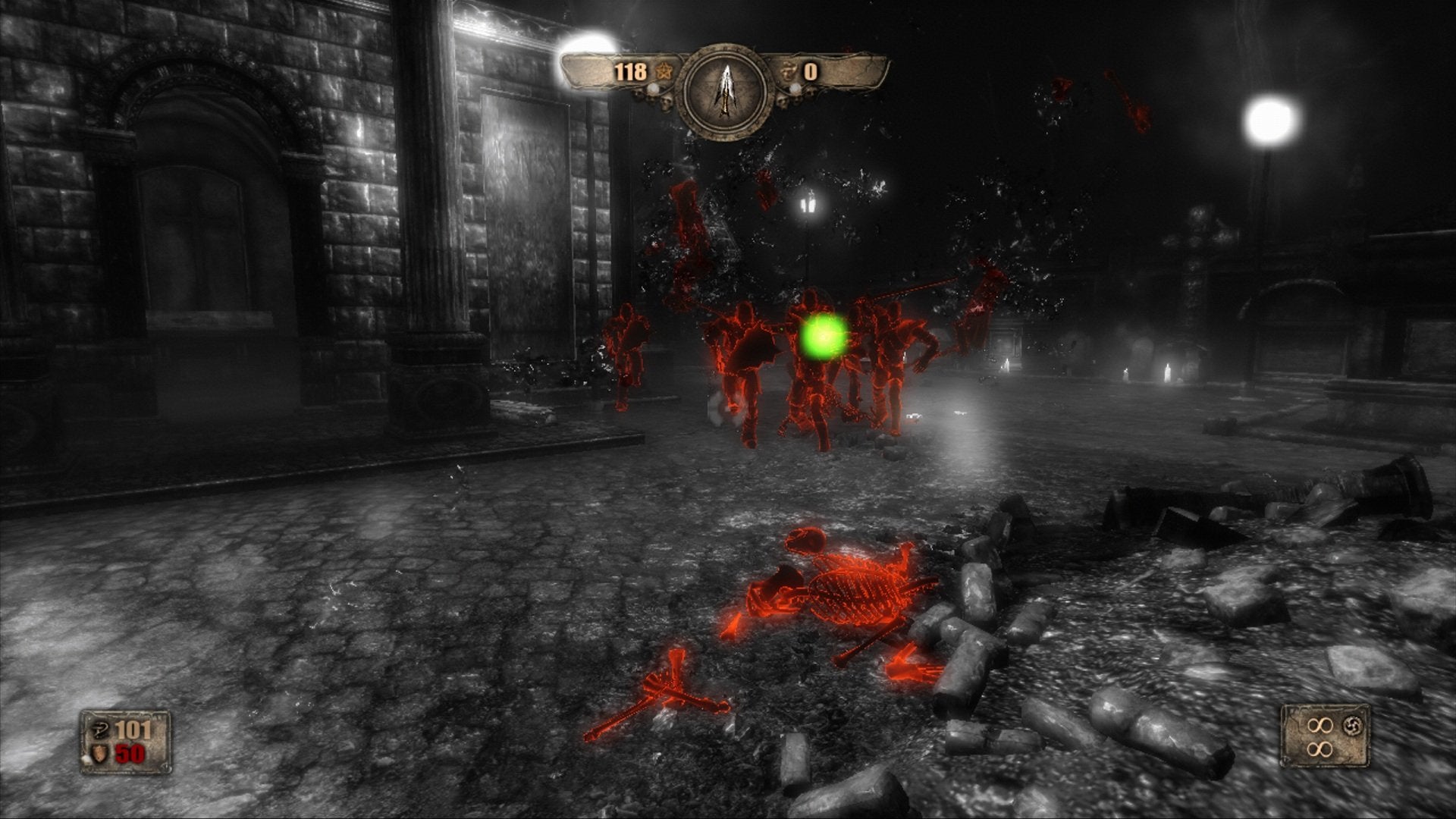Click the upper infinity ammo symbol
This screenshot has height=819, width=1456.
[1321, 726]
